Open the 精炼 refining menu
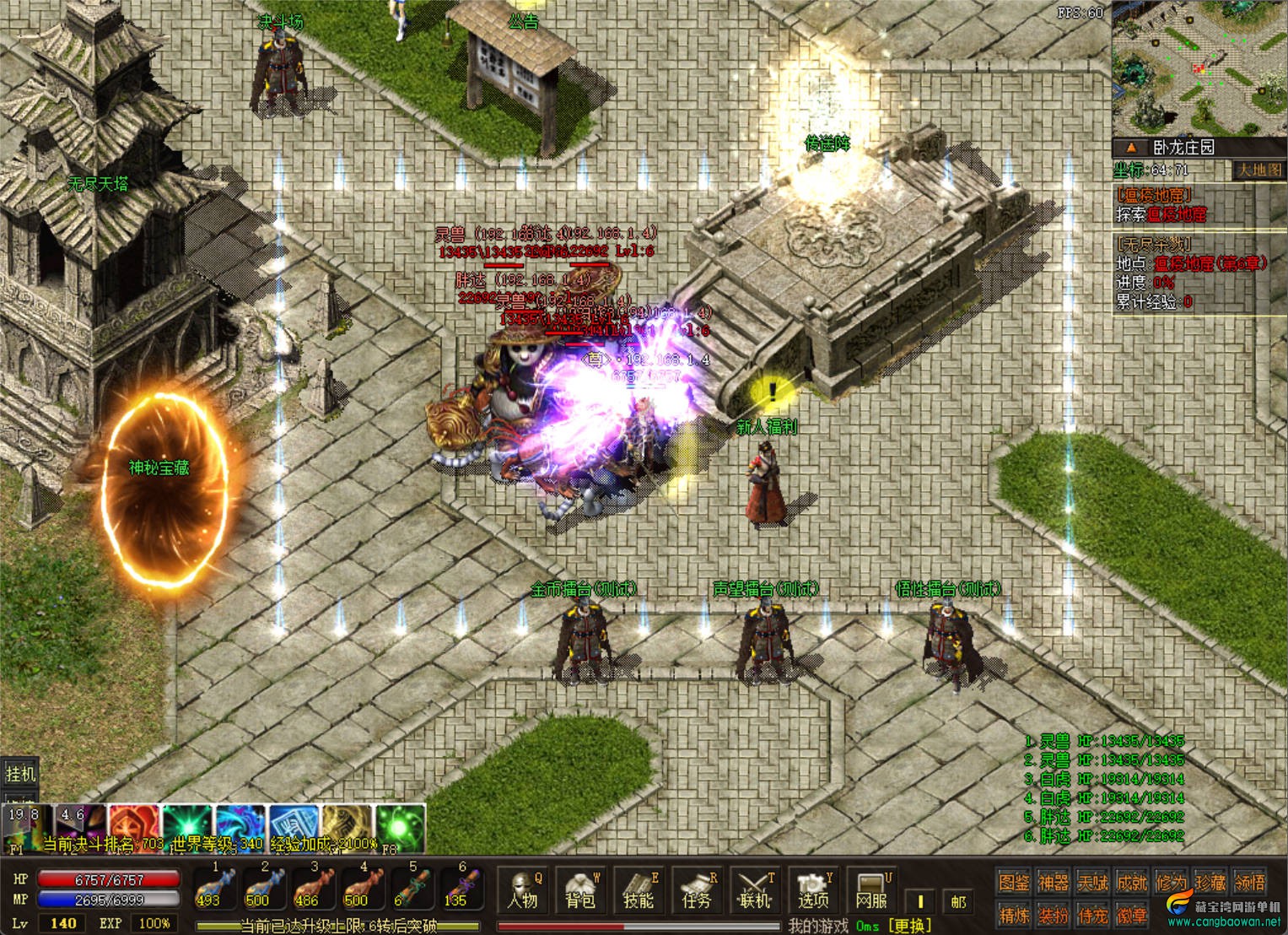Screen dimensions: 1288x935 1013,915
